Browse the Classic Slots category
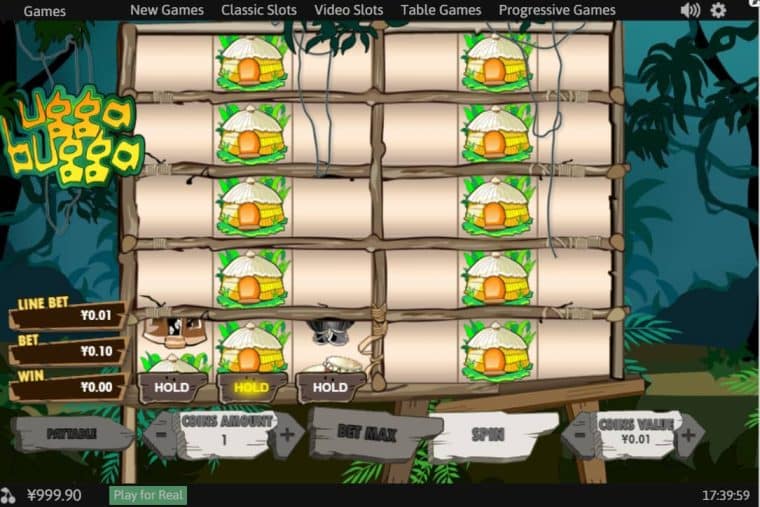Screen dimensions: 760x507 coord(259,10)
